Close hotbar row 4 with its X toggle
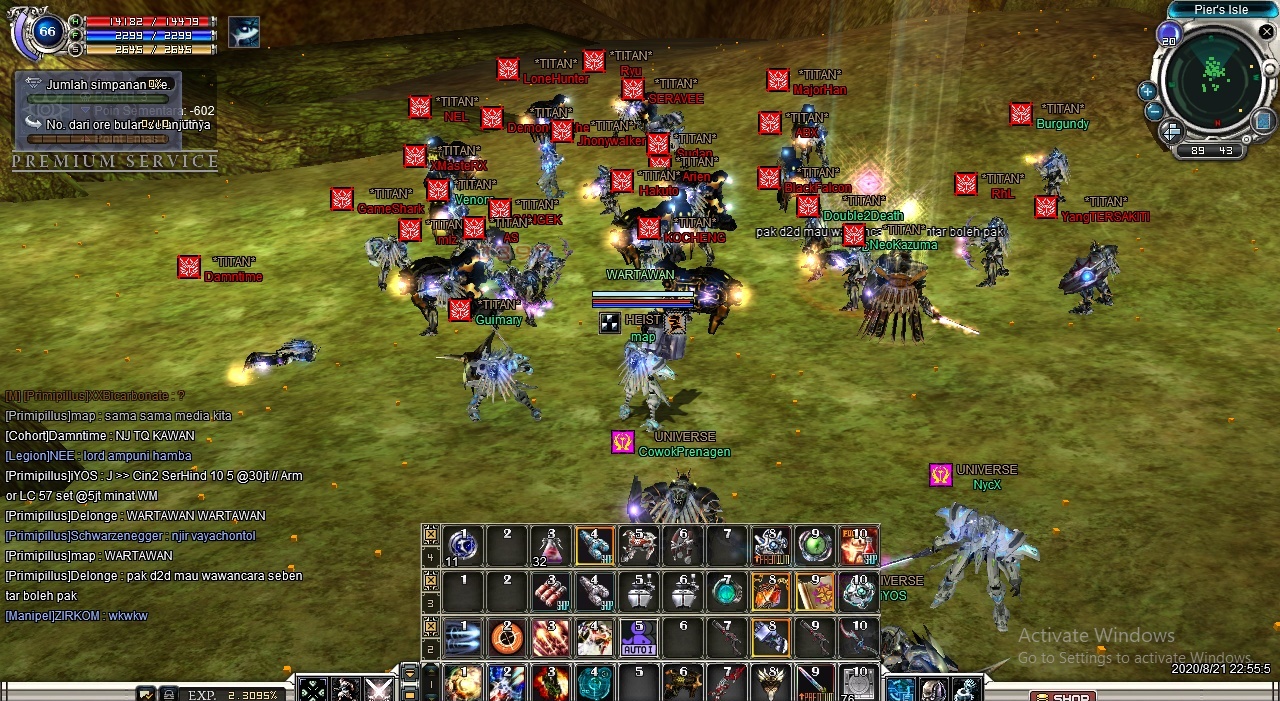1280x701 pixels. (430, 533)
